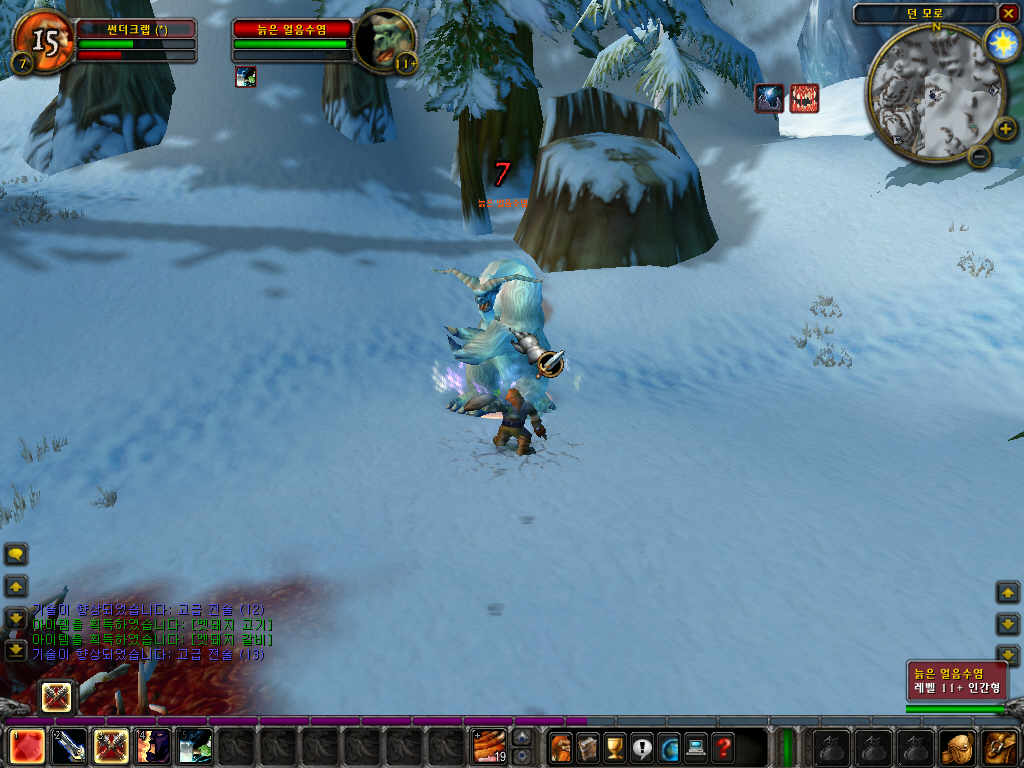Open the spellbook micro button
This screenshot has height=768, width=1024.
[x=587, y=746]
